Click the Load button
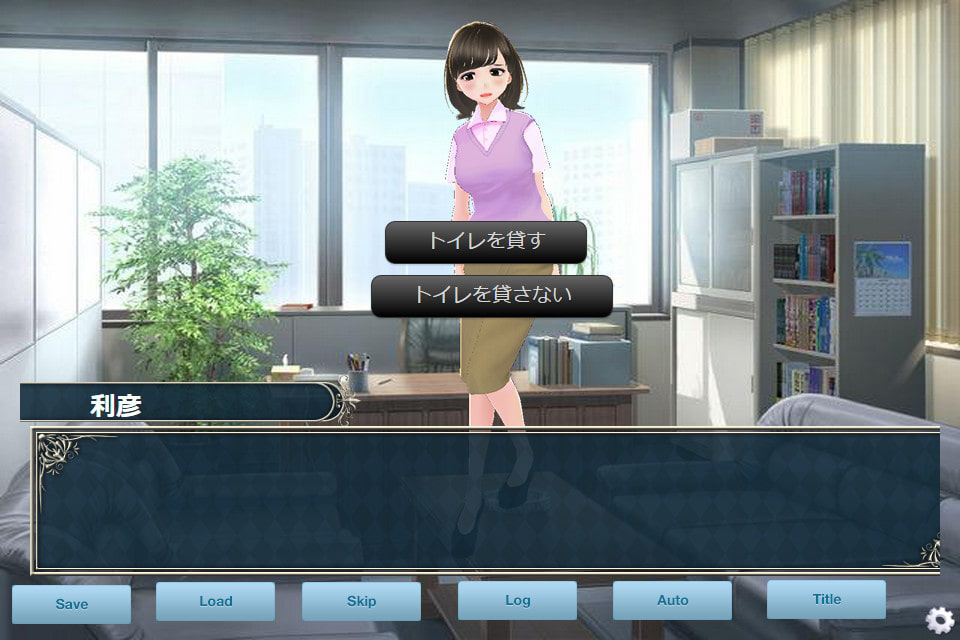The height and width of the screenshot is (640, 960). (215, 601)
